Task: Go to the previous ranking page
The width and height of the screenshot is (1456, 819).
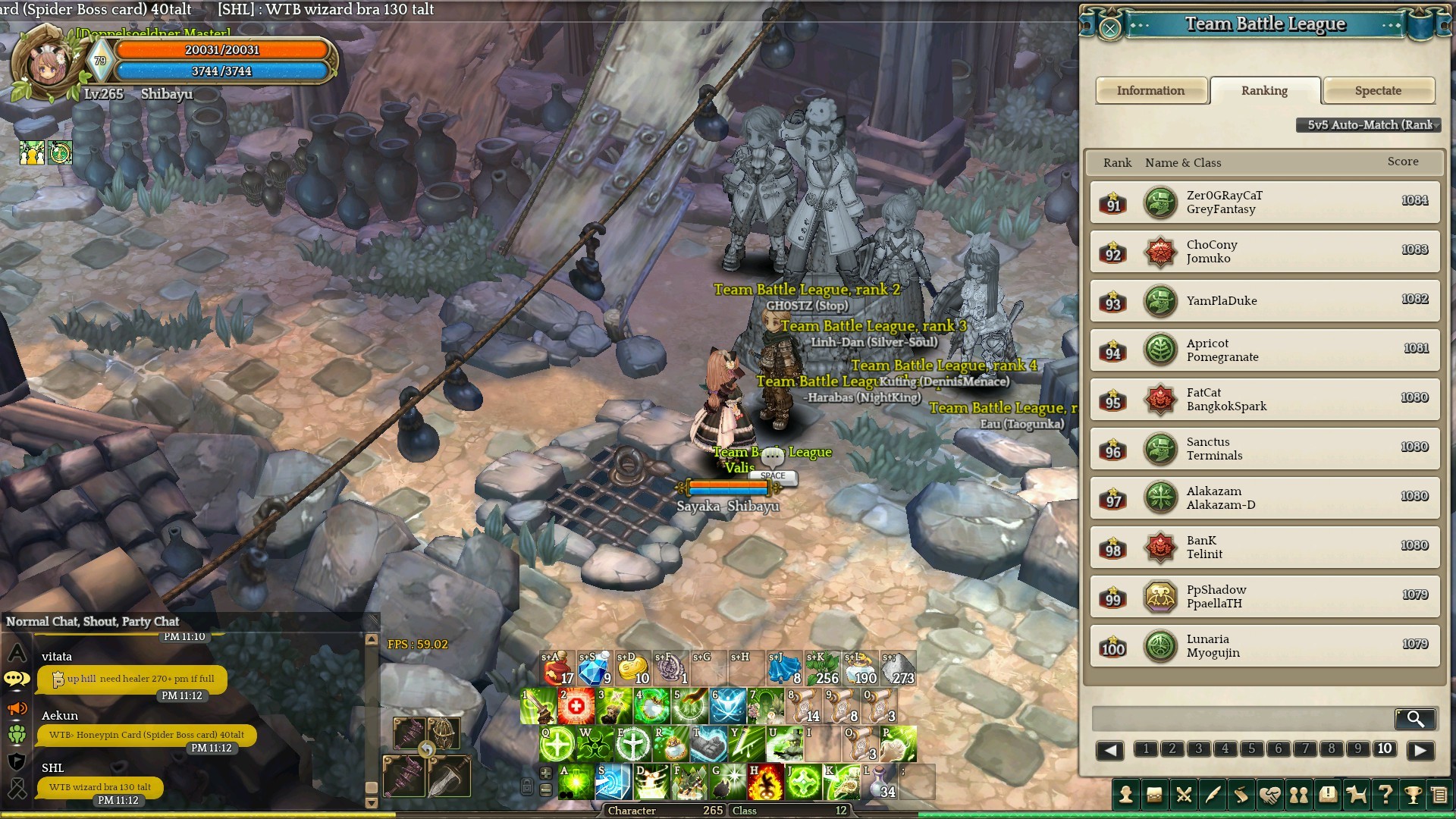Action: pyautogui.click(x=1109, y=750)
